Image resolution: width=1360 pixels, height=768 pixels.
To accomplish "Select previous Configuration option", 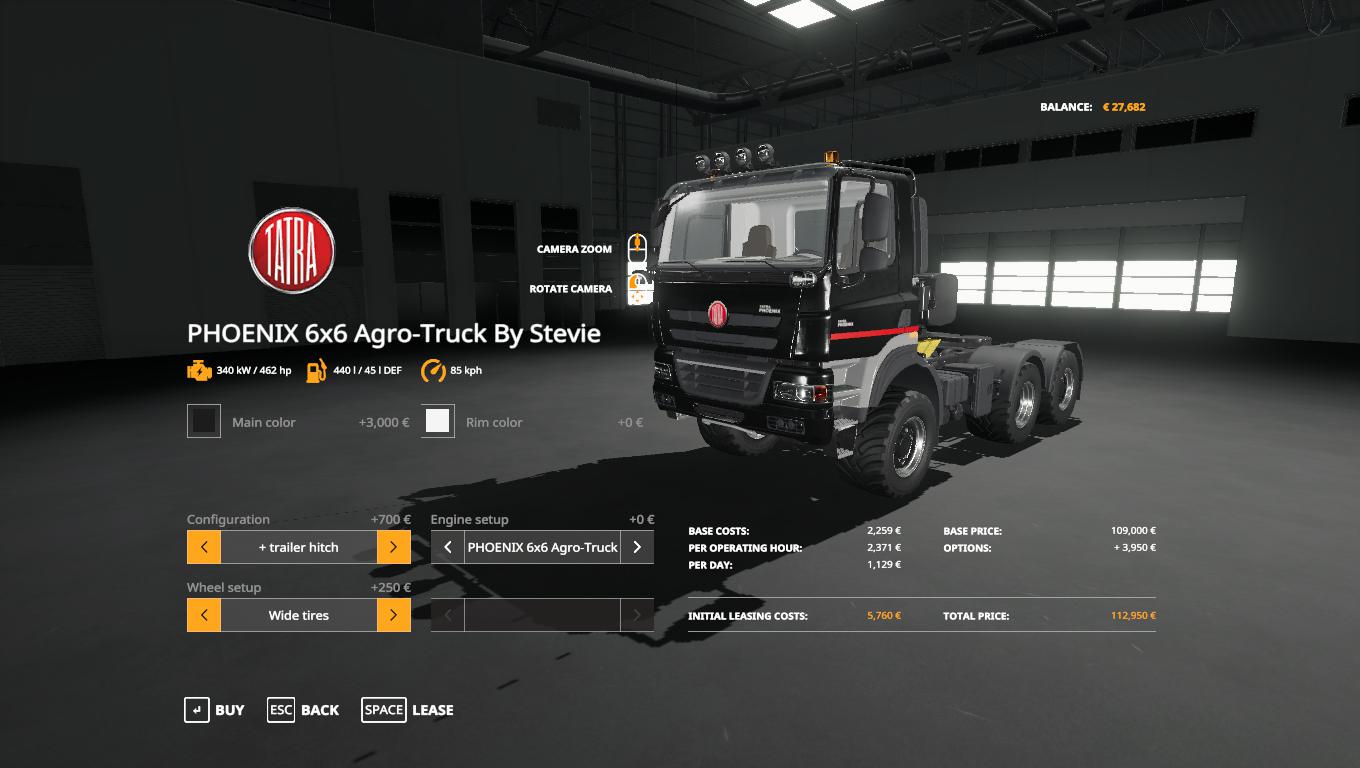I will (204, 547).
